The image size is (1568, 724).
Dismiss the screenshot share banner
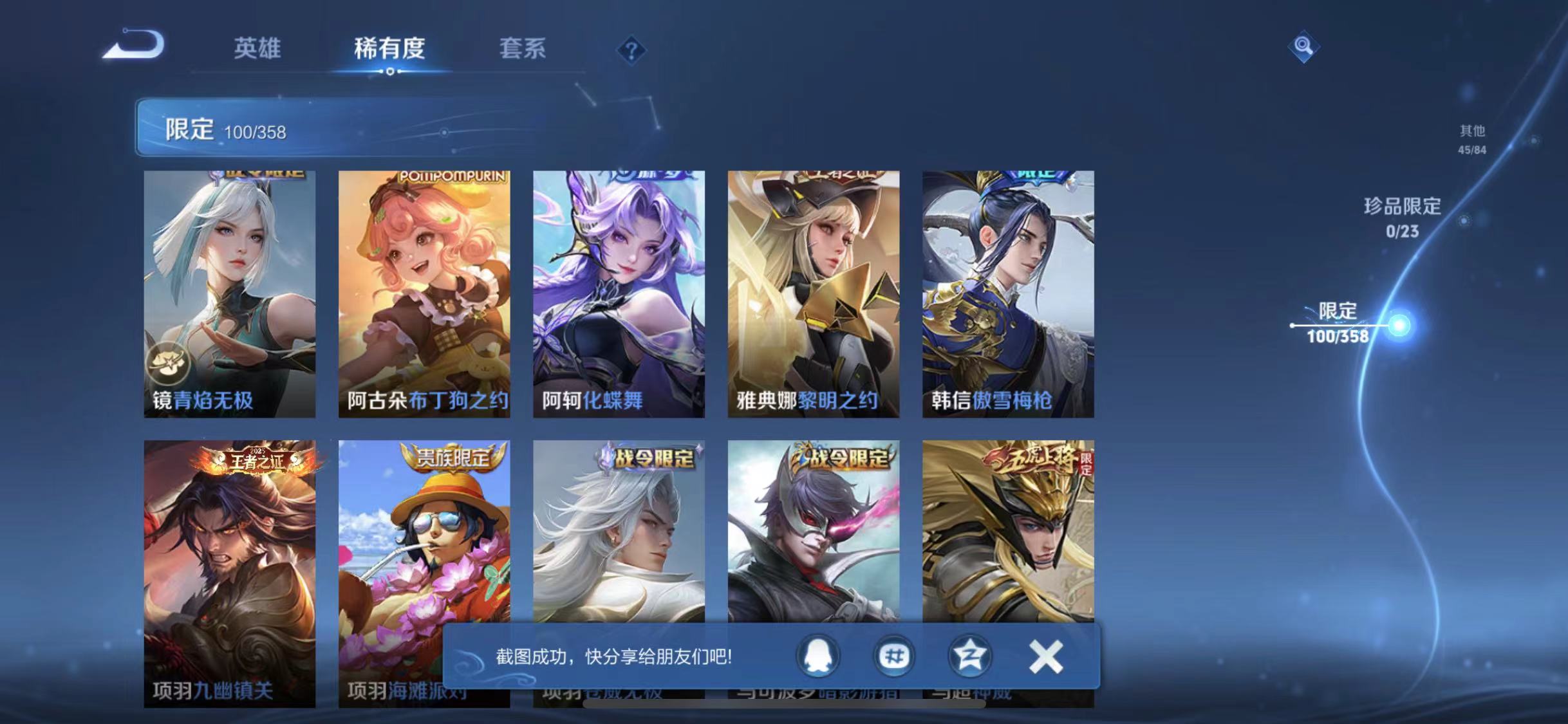coord(1046,657)
